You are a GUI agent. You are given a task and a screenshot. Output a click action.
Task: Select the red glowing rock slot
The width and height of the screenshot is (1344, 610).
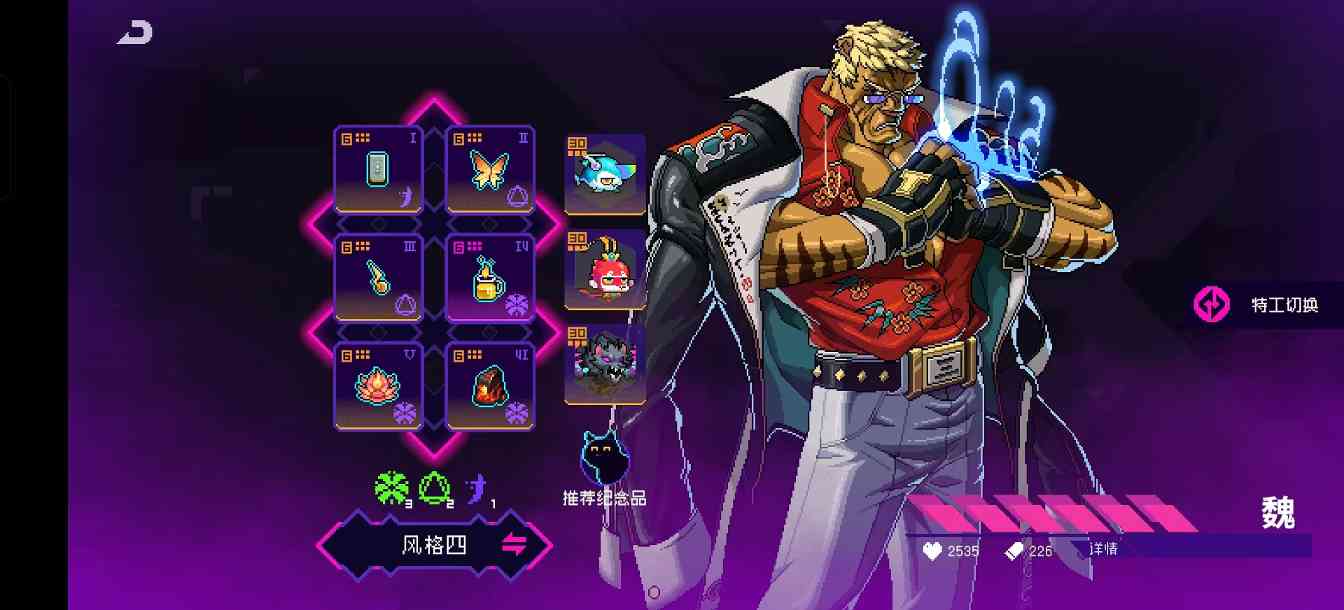pyautogui.click(x=490, y=386)
